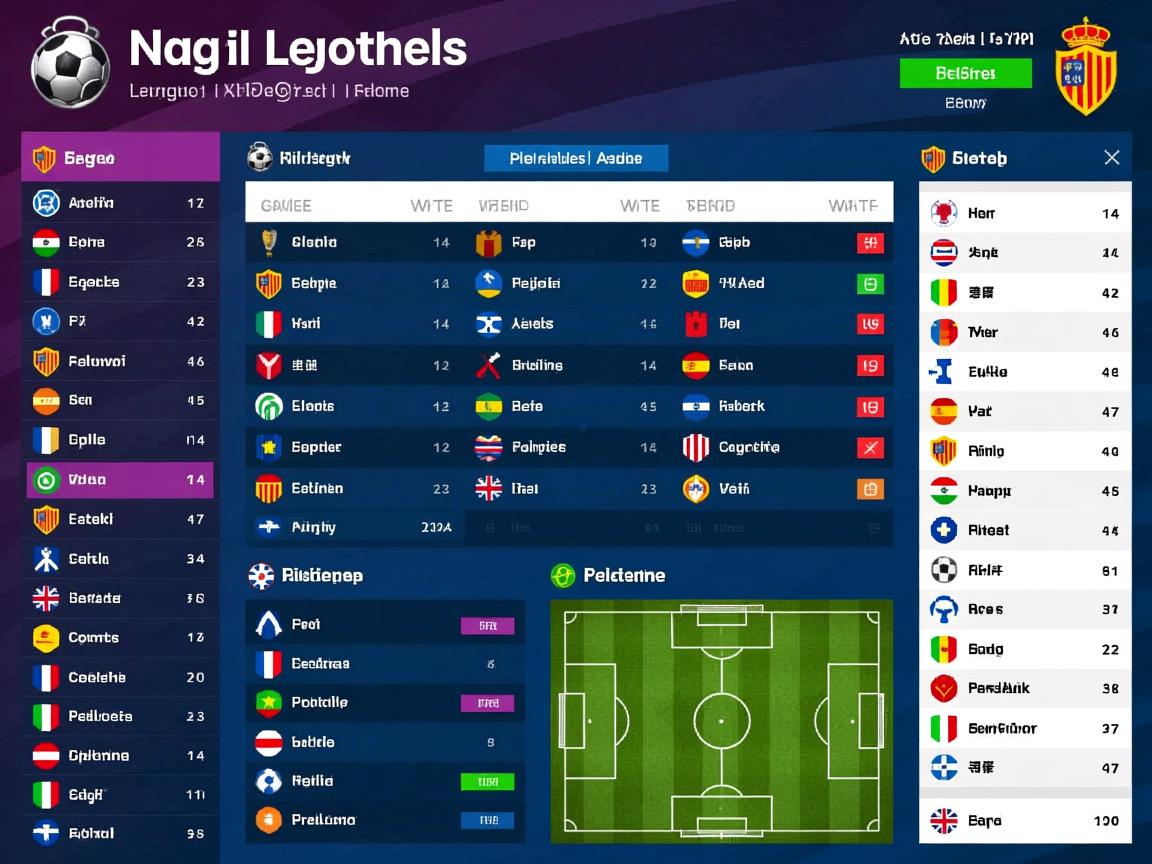Toggle the orange badge beside Veih
The width and height of the screenshot is (1152, 864).
click(870, 489)
